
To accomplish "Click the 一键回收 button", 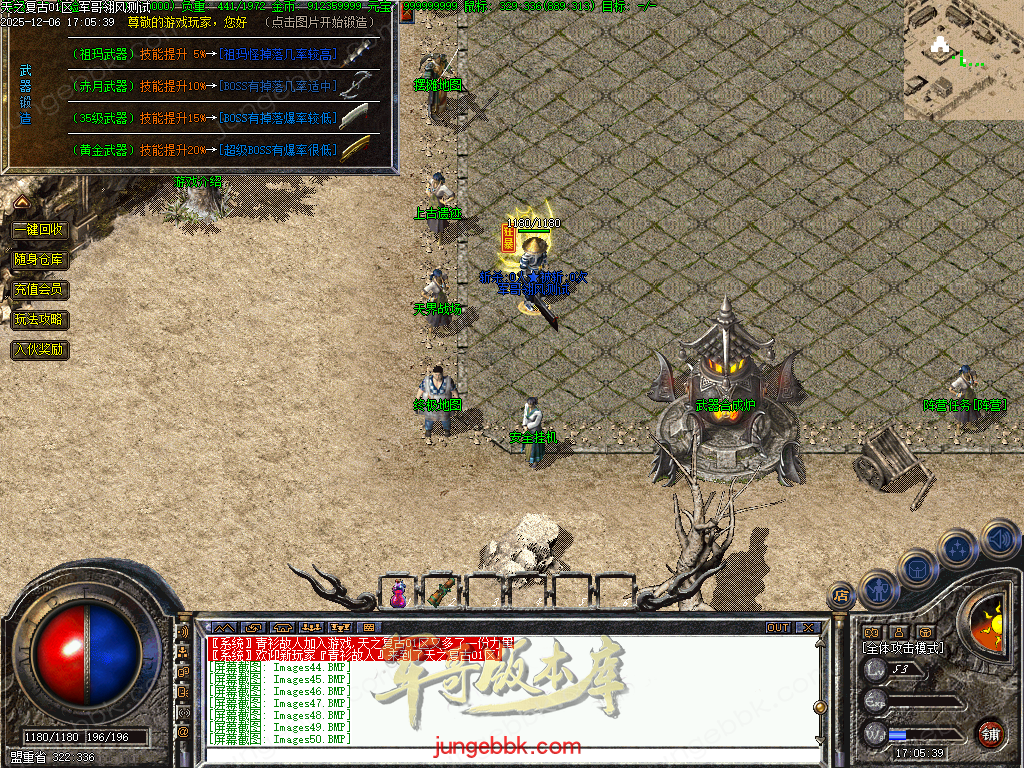I will [x=39, y=229].
